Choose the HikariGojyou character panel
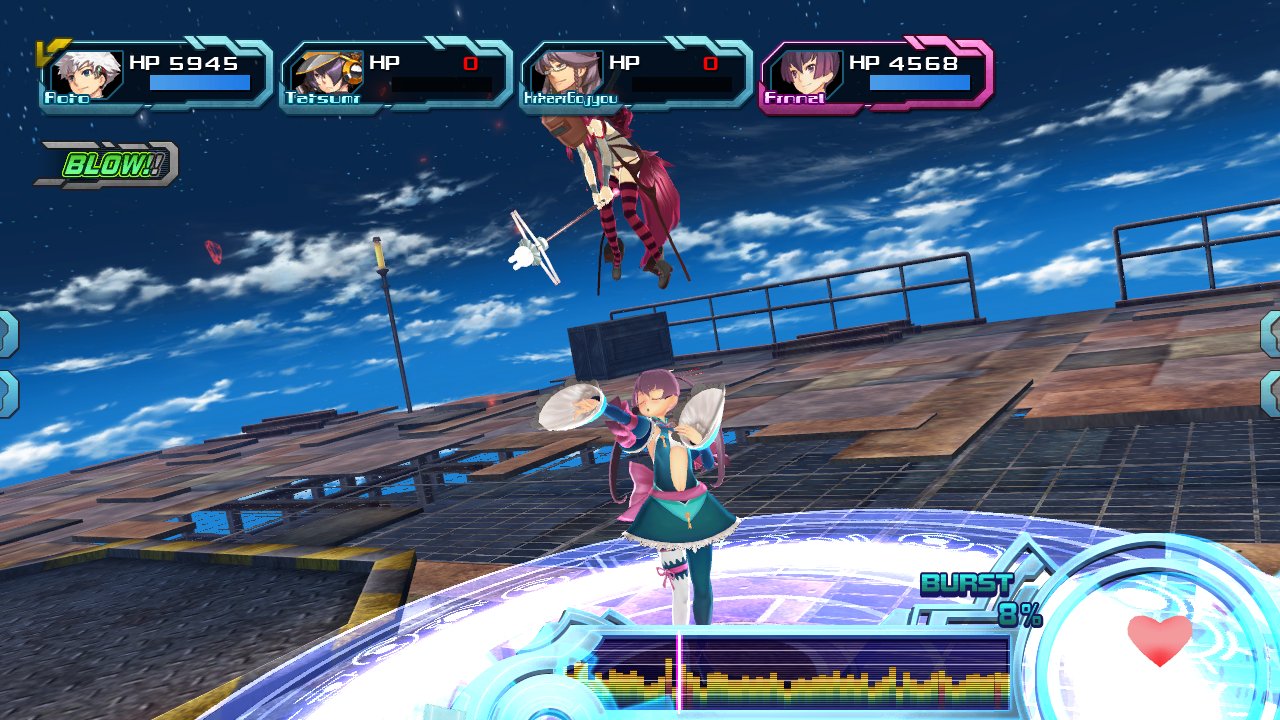The image size is (1280, 720). 636,76
